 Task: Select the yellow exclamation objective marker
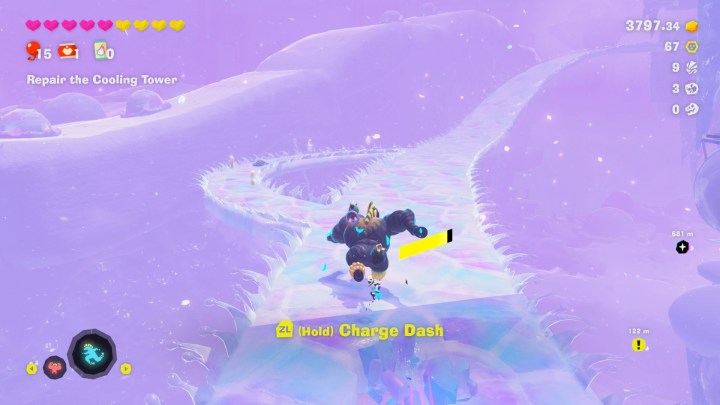[639, 345]
